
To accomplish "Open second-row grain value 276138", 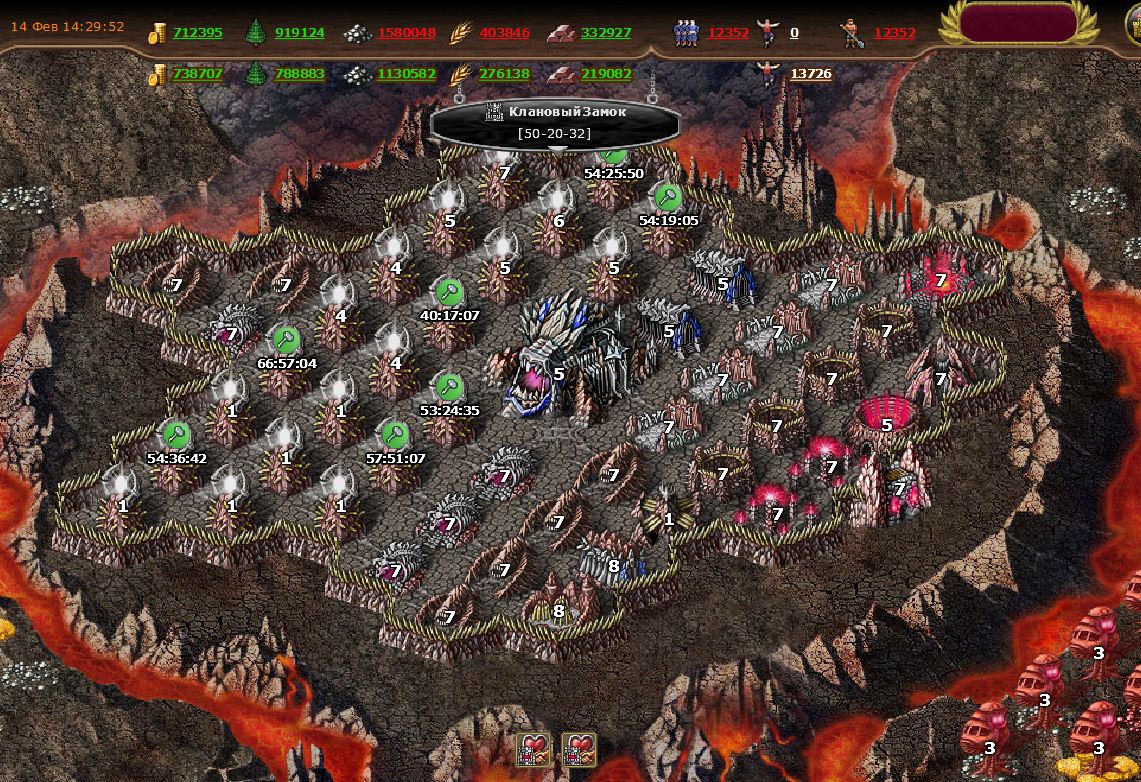I will pyautogui.click(x=504, y=74).
